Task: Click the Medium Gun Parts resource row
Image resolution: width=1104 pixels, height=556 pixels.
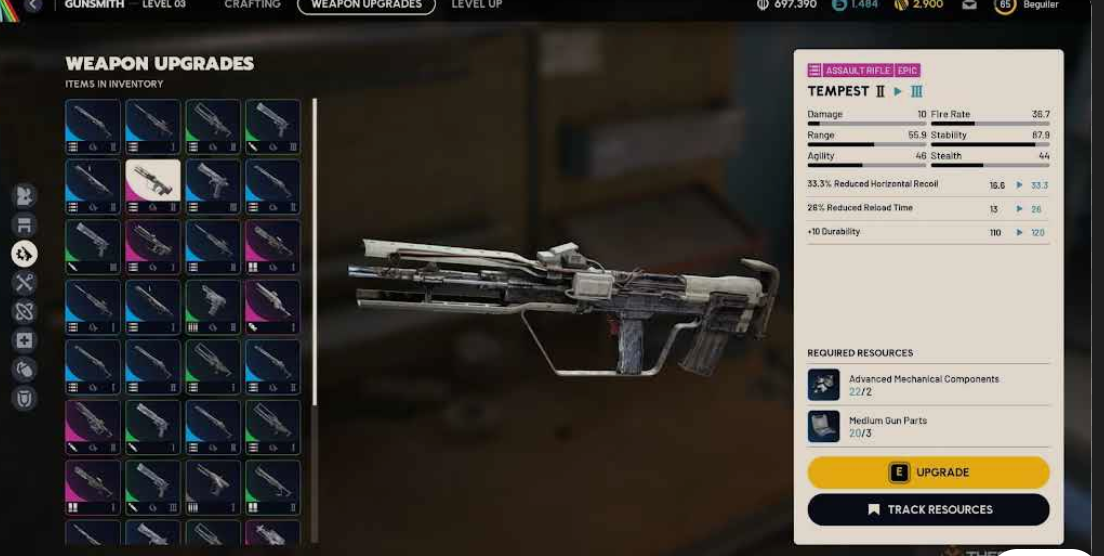Action: [x=926, y=426]
